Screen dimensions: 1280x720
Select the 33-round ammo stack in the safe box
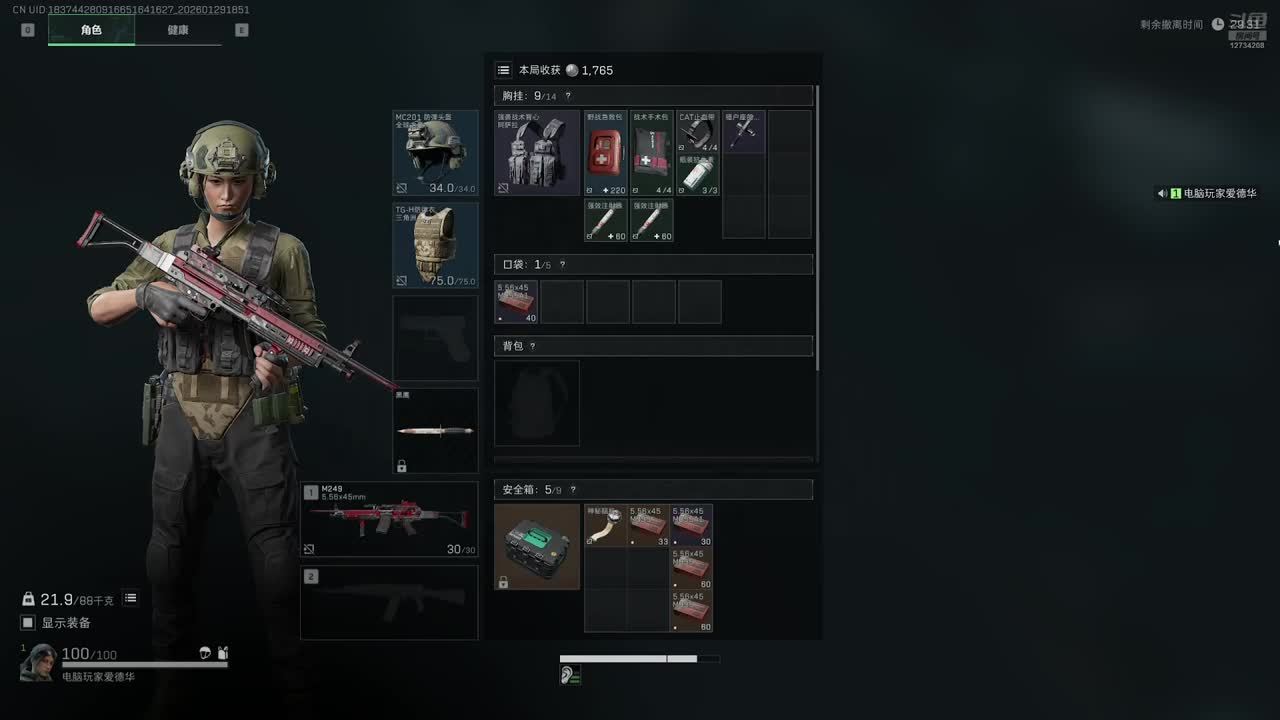click(649, 526)
